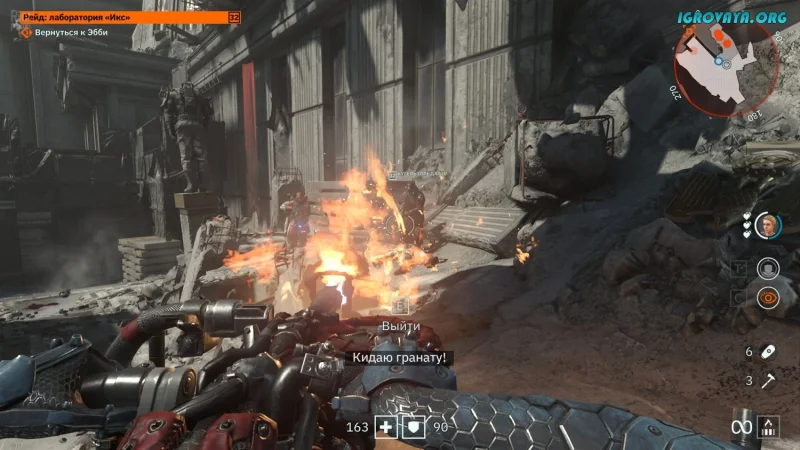Activate the orange eye ability icon
This screenshot has height=450, width=800.
click(768, 296)
